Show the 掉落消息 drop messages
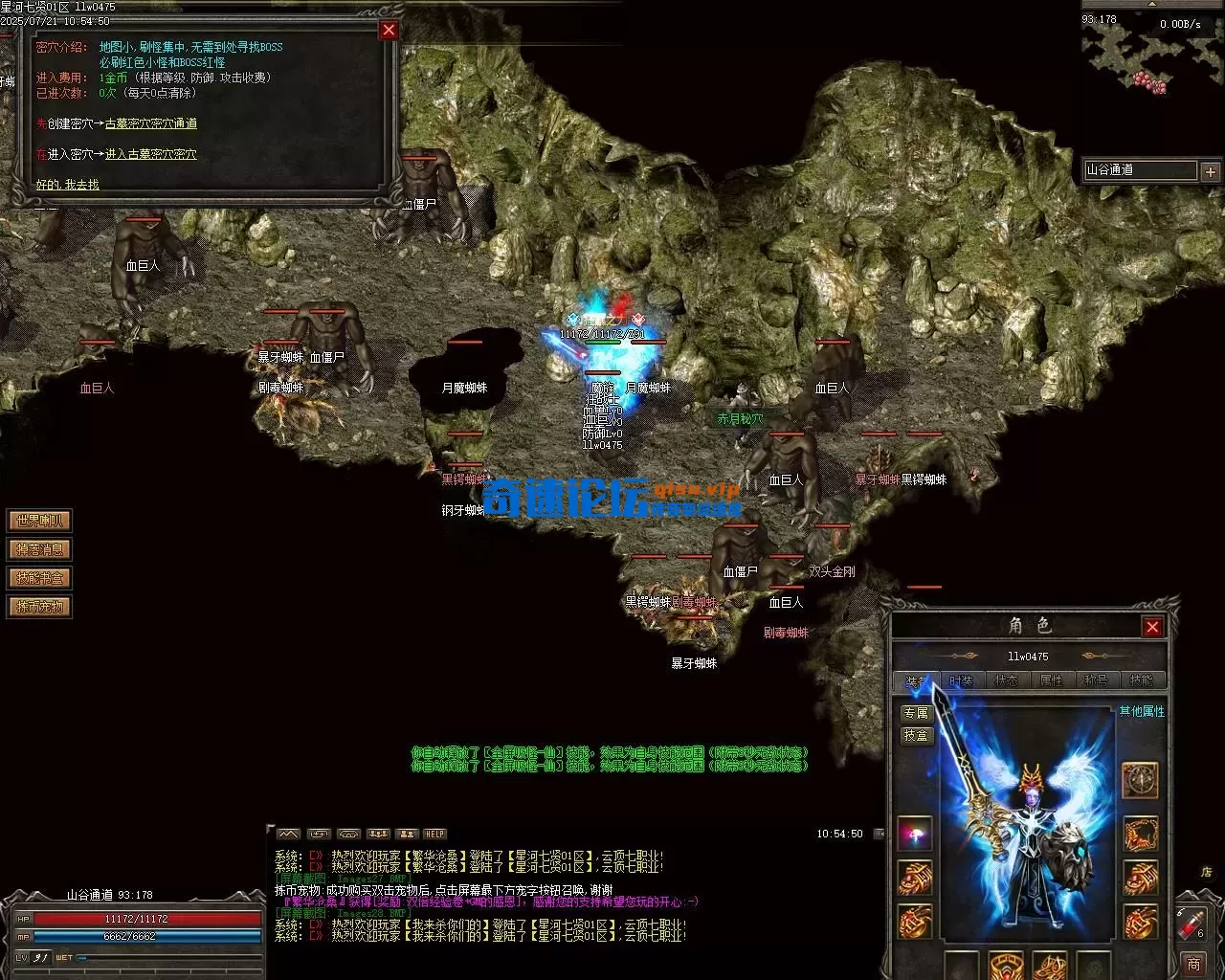 point(39,549)
